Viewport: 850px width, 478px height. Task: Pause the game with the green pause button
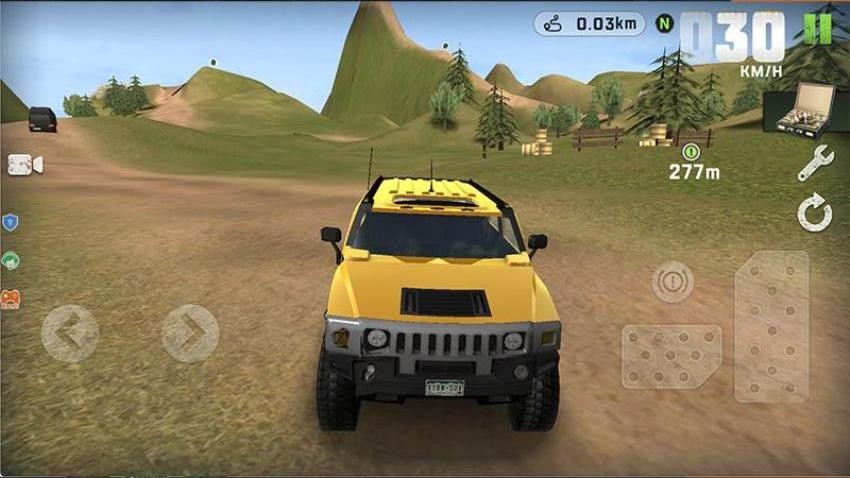[x=817, y=28]
